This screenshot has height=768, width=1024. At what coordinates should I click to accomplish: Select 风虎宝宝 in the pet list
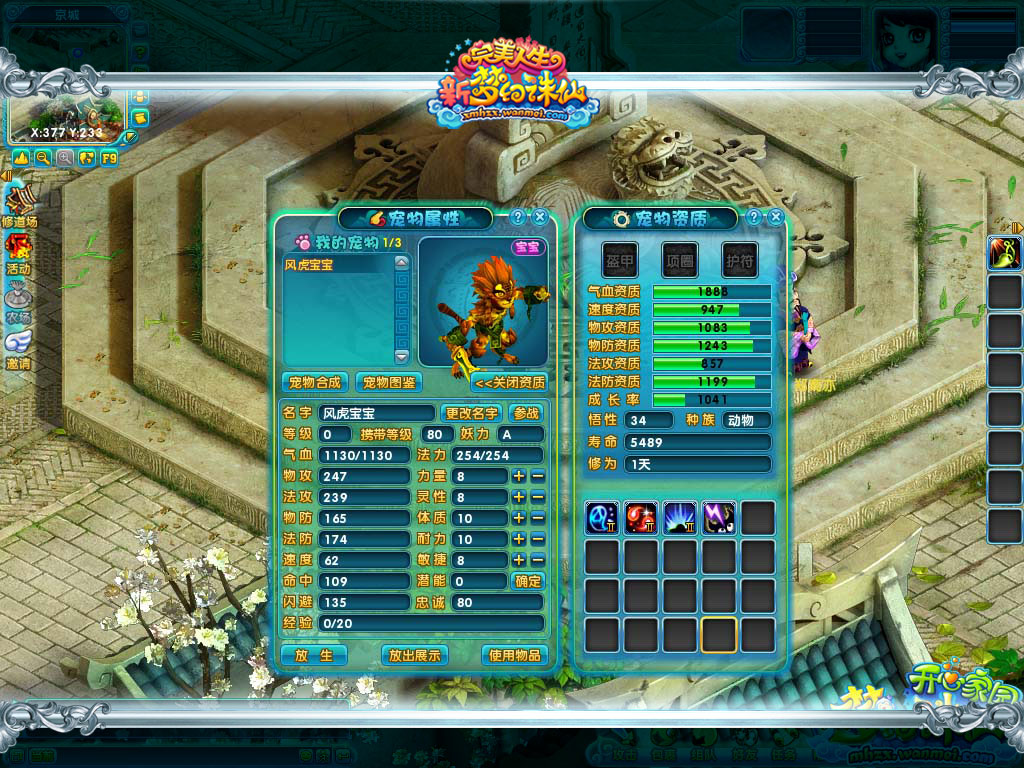point(338,266)
